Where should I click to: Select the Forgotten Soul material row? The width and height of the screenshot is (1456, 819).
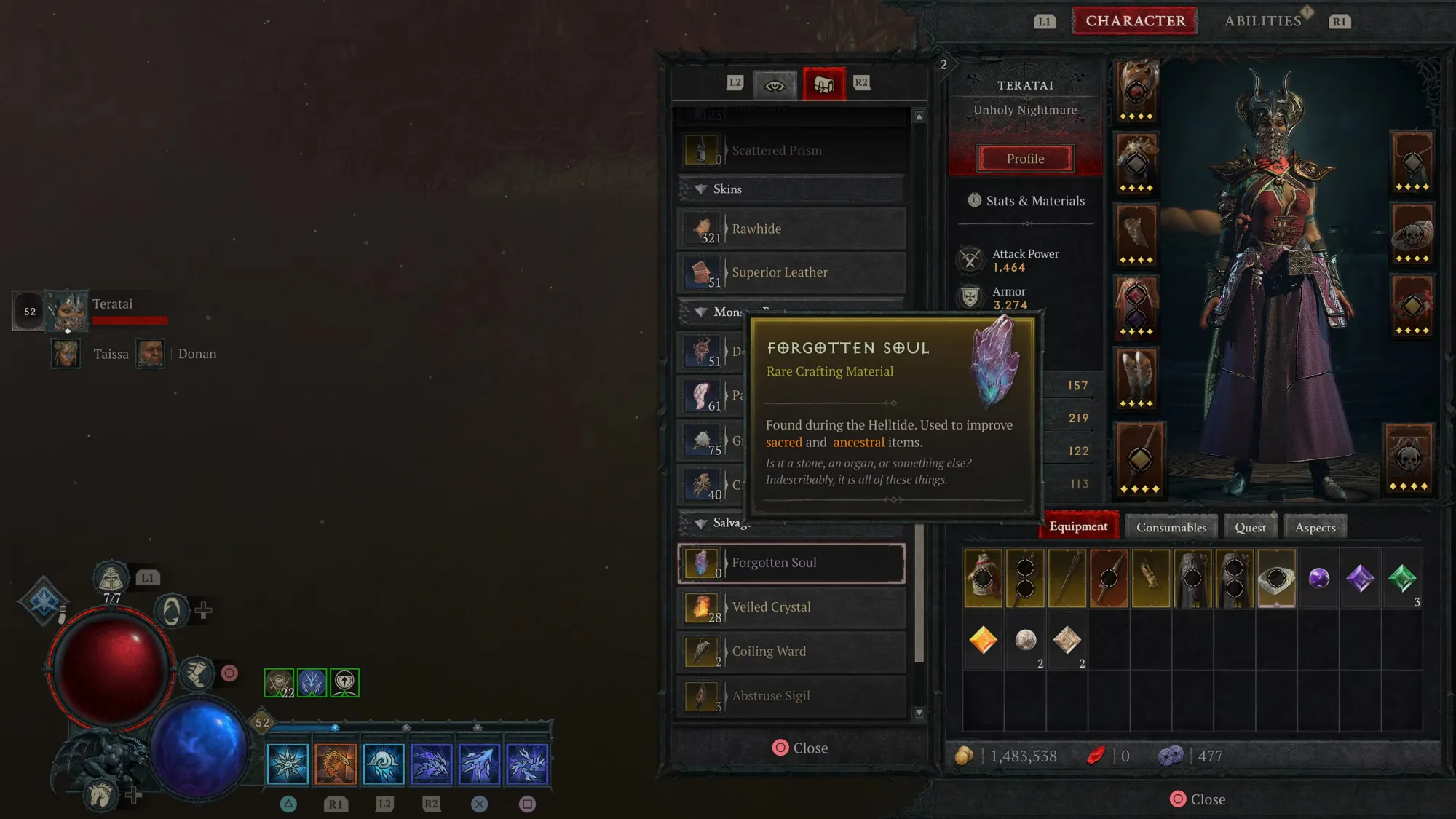click(791, 563)
